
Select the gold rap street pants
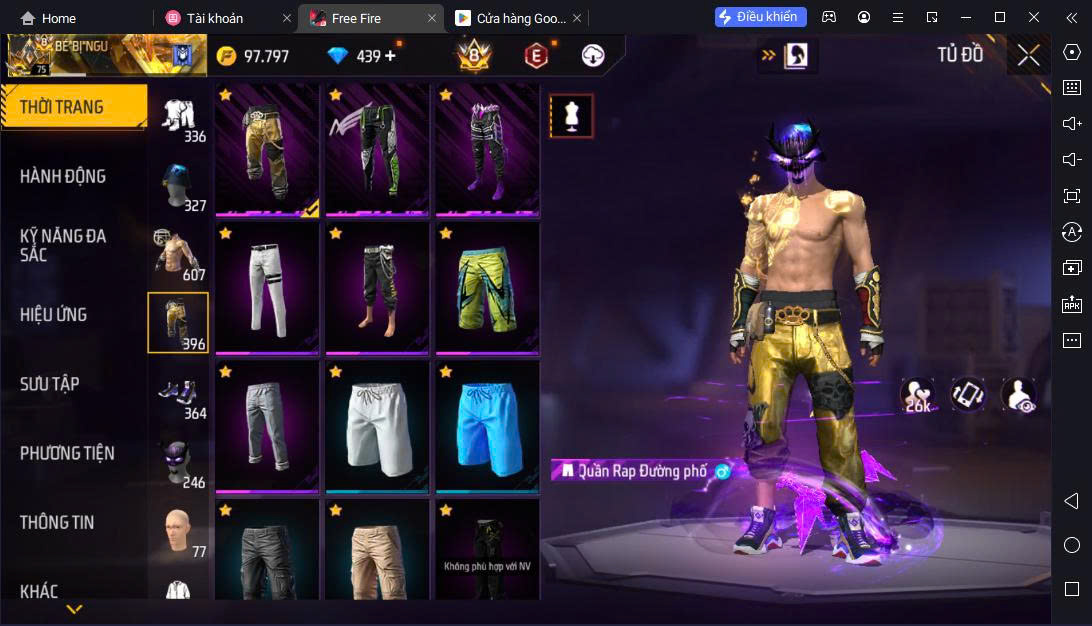[x=267, y=149]
